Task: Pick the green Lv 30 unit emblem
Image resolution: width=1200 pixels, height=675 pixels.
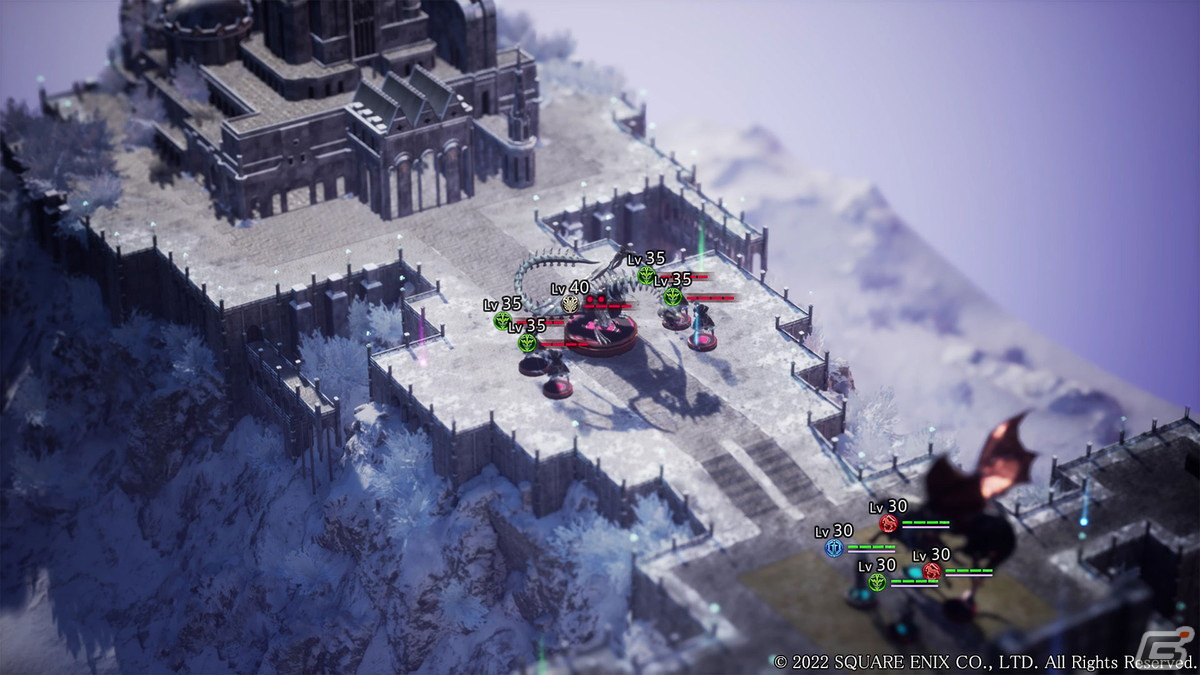Action: [877, 582]
